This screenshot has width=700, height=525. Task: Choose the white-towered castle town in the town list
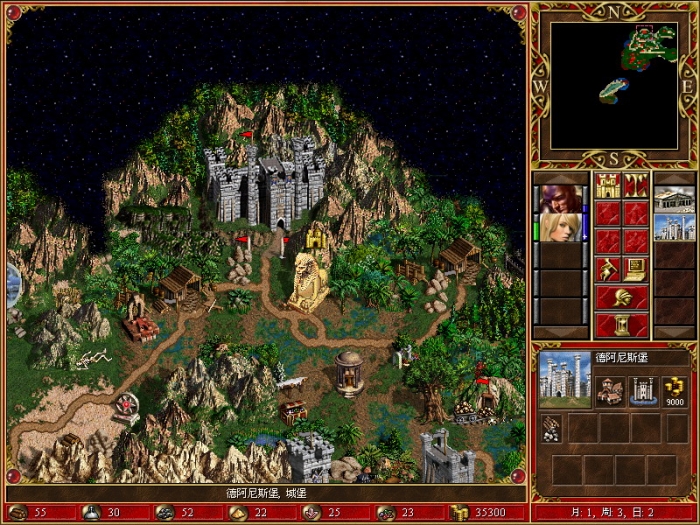[x=673, y=227]
